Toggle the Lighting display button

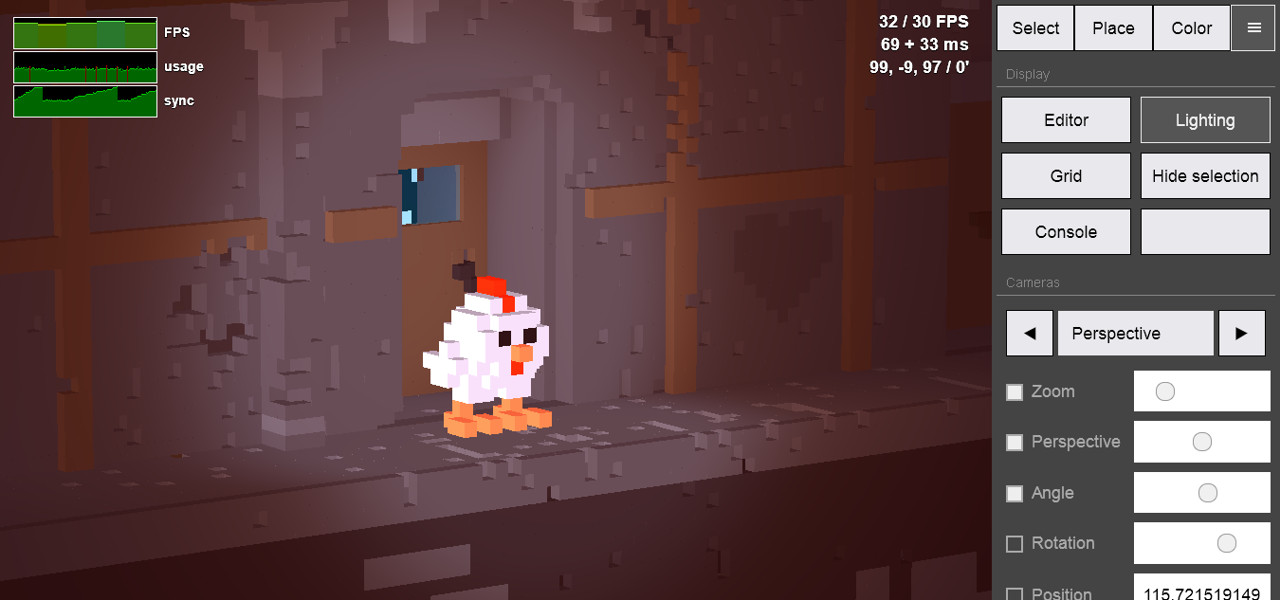(1205, 120)
